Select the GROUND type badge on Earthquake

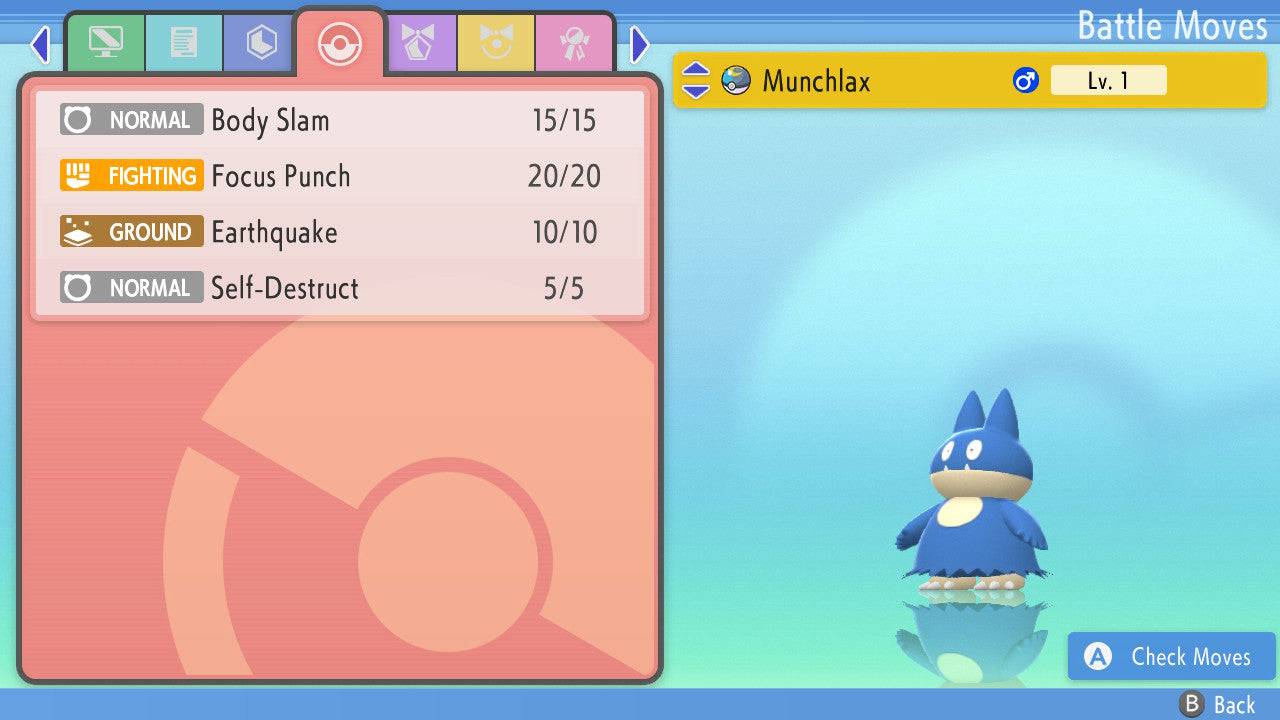tap(131, 231)
